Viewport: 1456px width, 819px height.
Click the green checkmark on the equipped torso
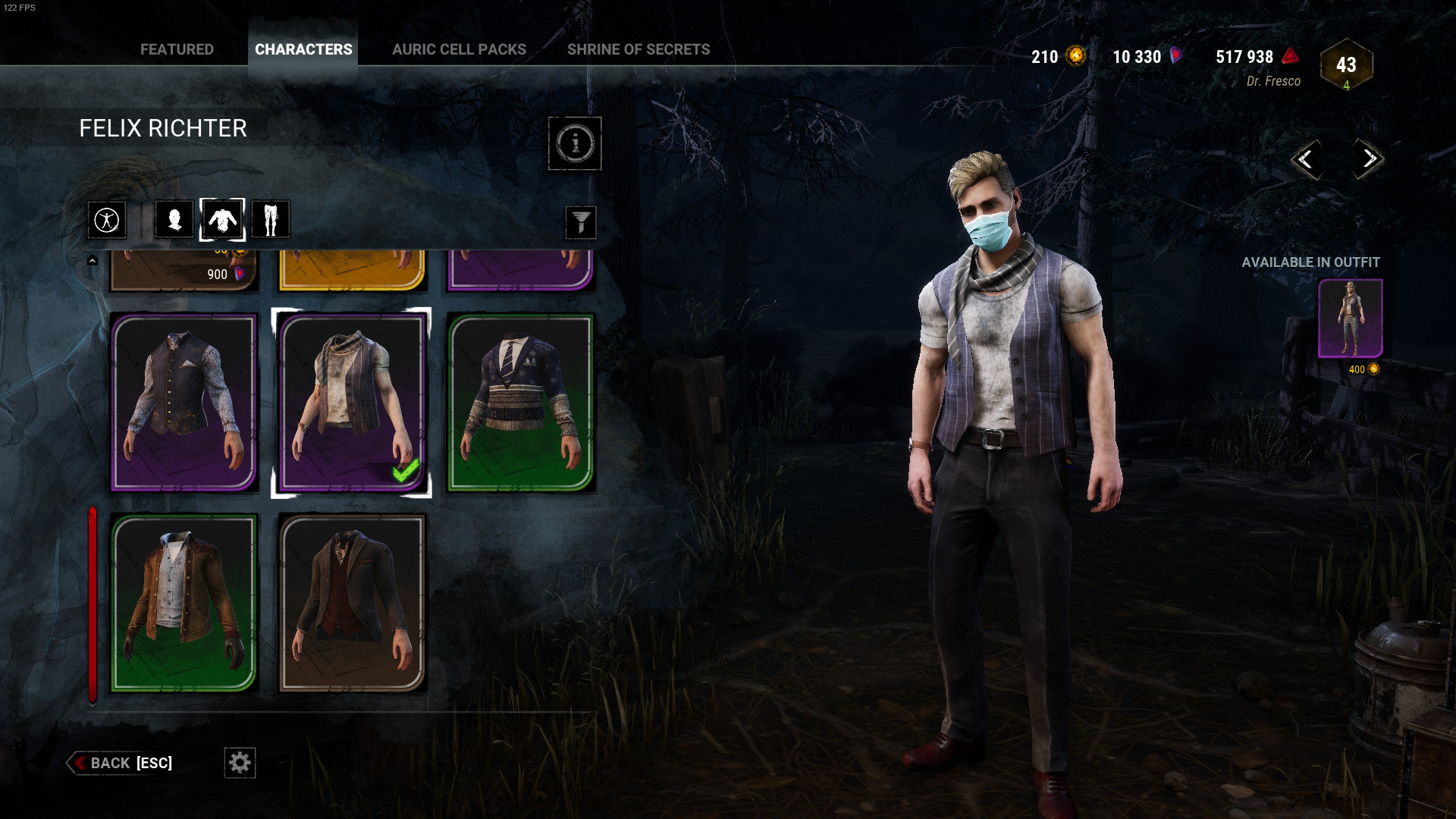point(404,470)
